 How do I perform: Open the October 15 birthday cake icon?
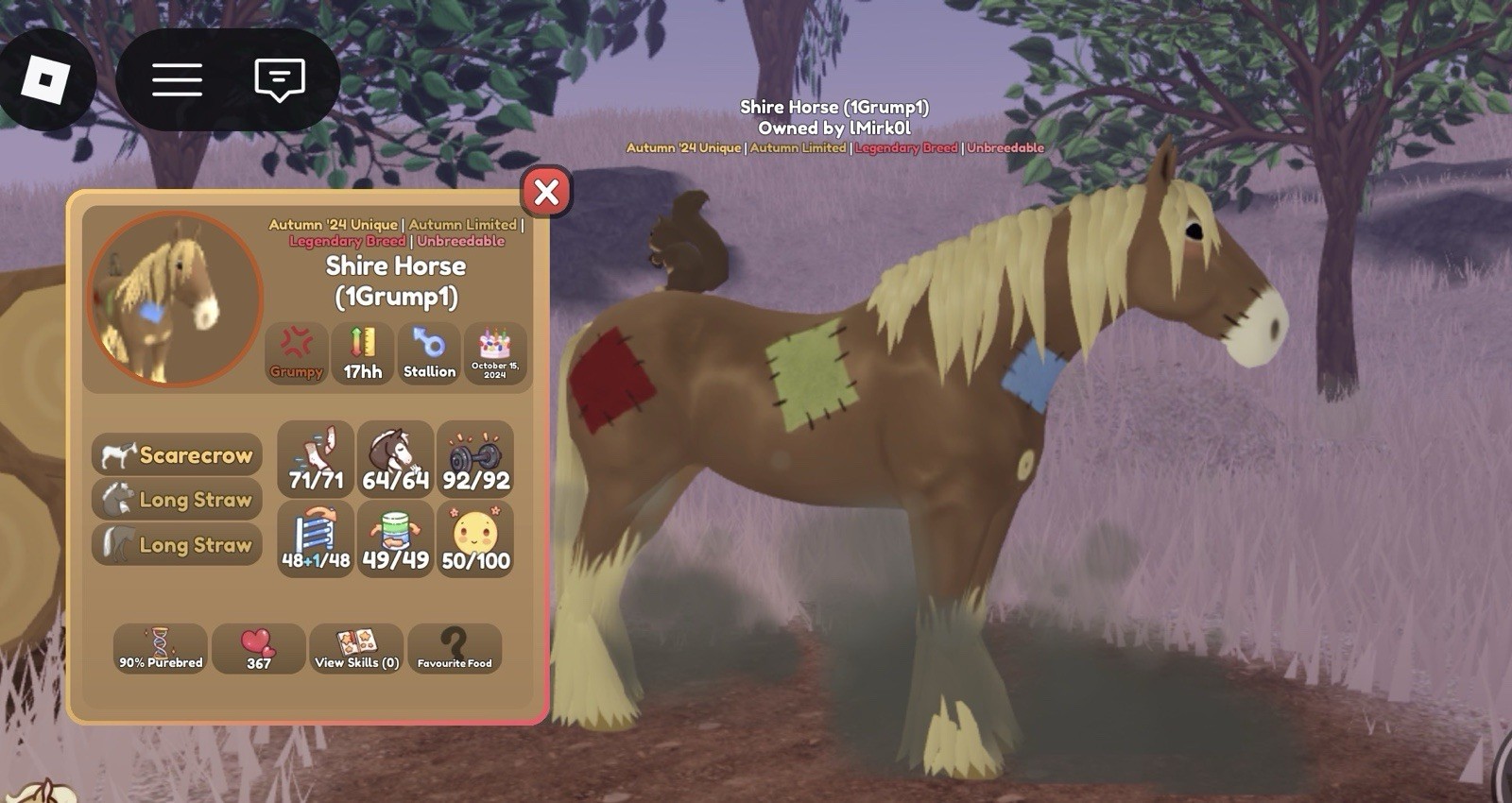[496, 353]
